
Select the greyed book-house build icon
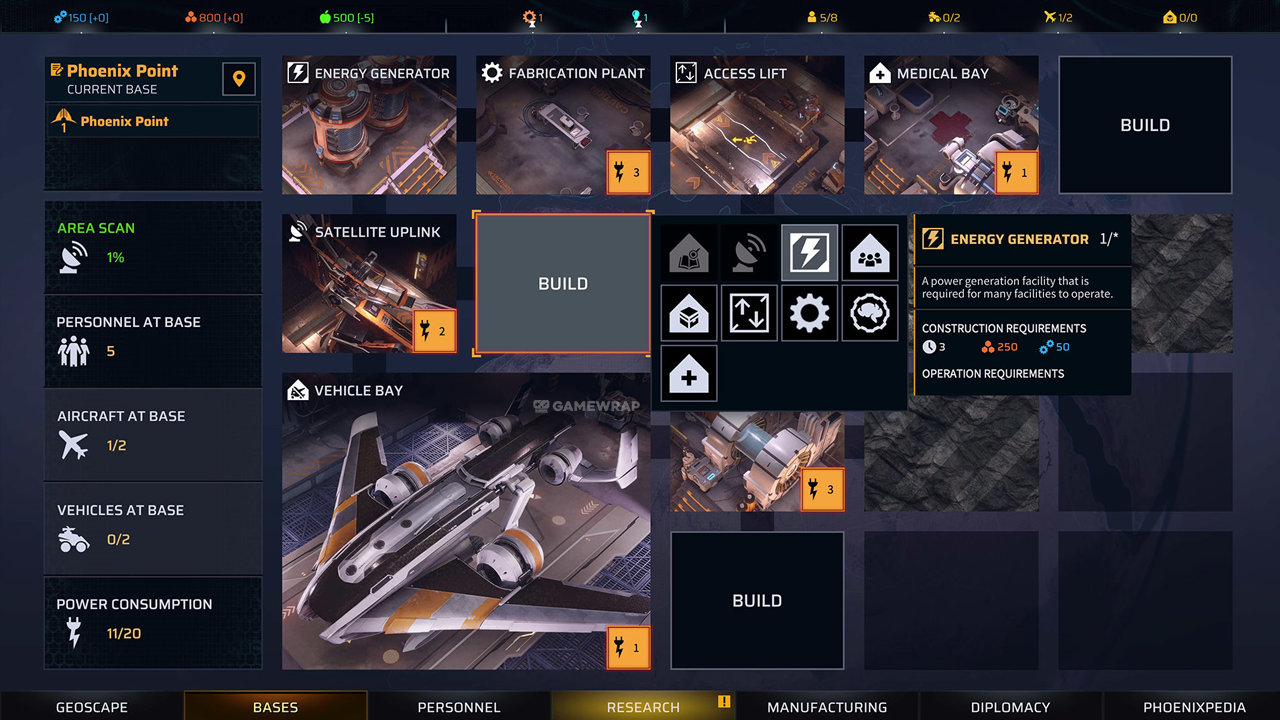[689, 253]
